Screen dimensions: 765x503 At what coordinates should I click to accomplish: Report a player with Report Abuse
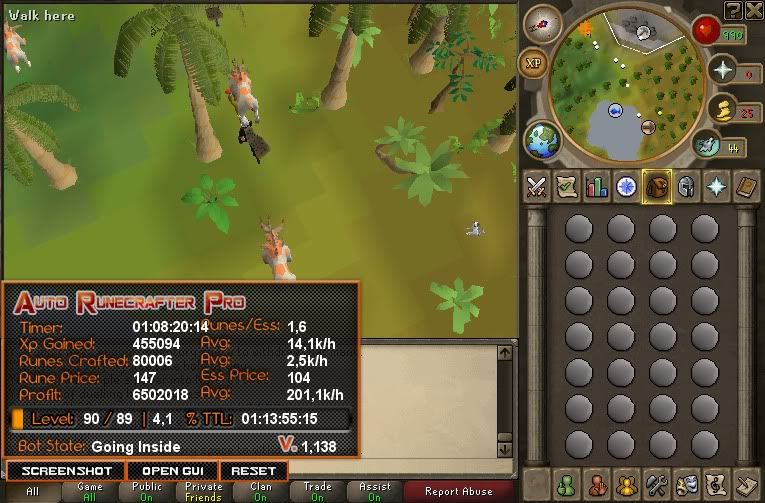click(458, 490)
